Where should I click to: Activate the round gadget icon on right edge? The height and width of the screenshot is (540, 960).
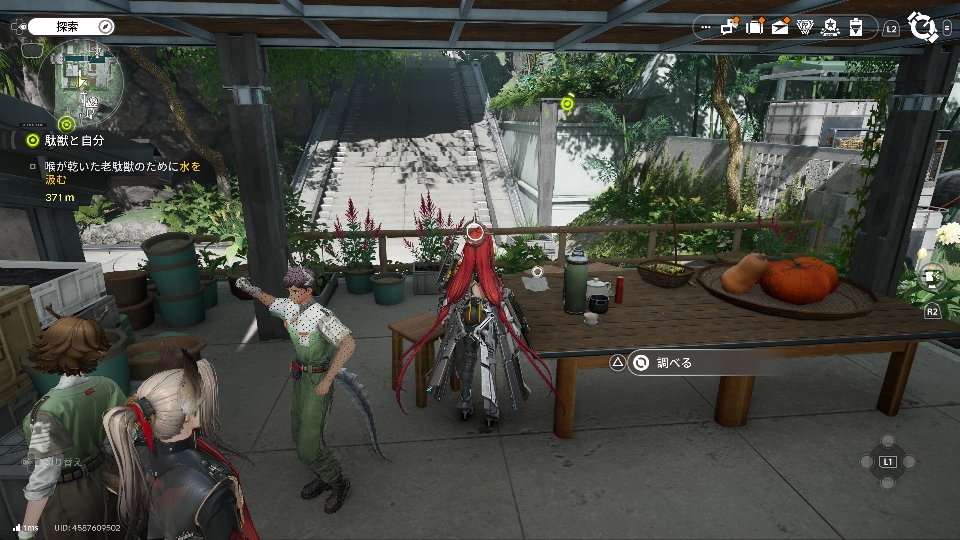tap(932, 278)
